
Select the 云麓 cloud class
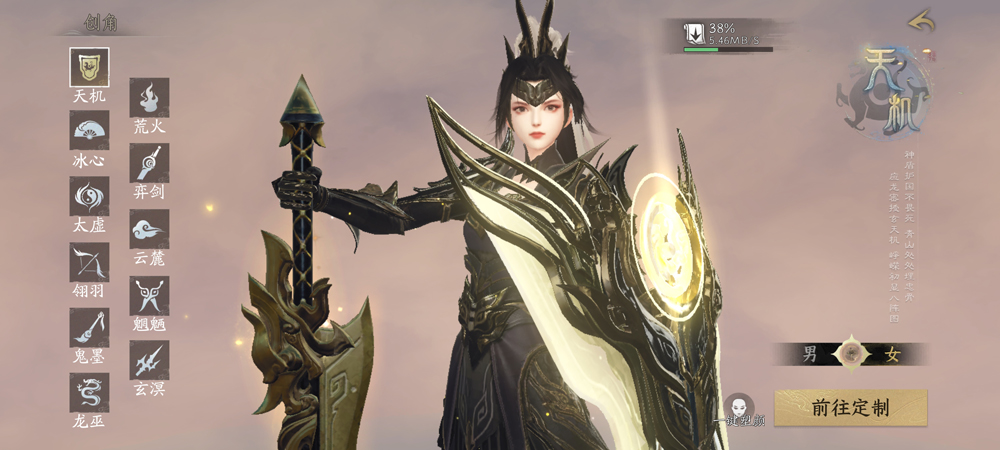pyautogui.click(x=149, y=229)
